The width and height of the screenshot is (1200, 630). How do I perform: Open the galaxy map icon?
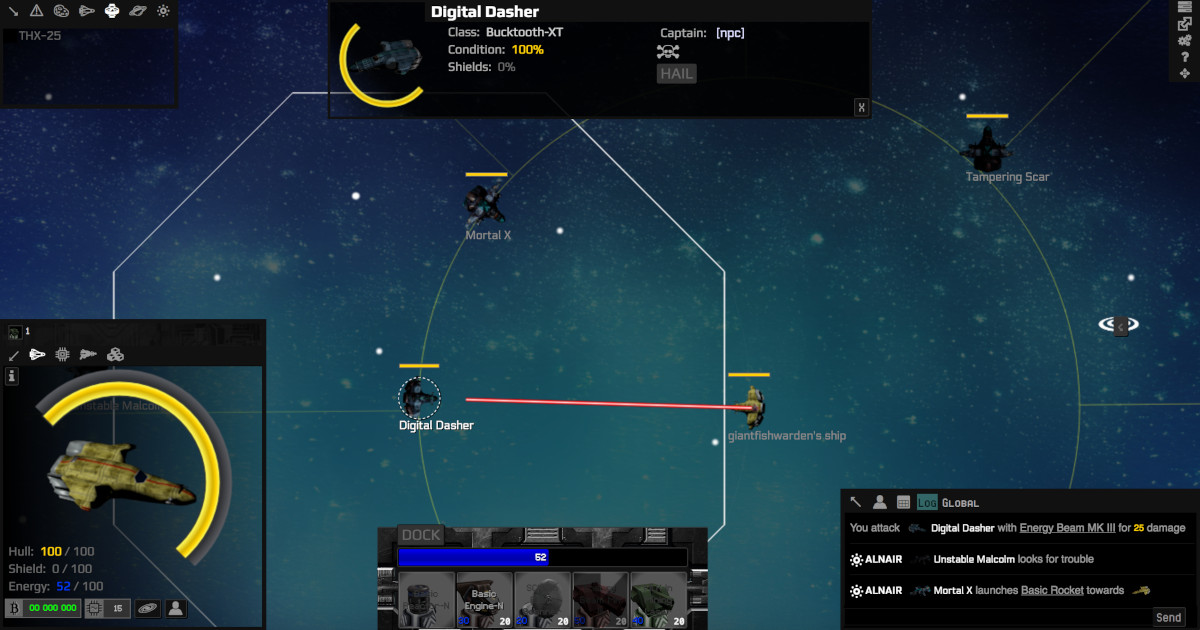point(148,607)
